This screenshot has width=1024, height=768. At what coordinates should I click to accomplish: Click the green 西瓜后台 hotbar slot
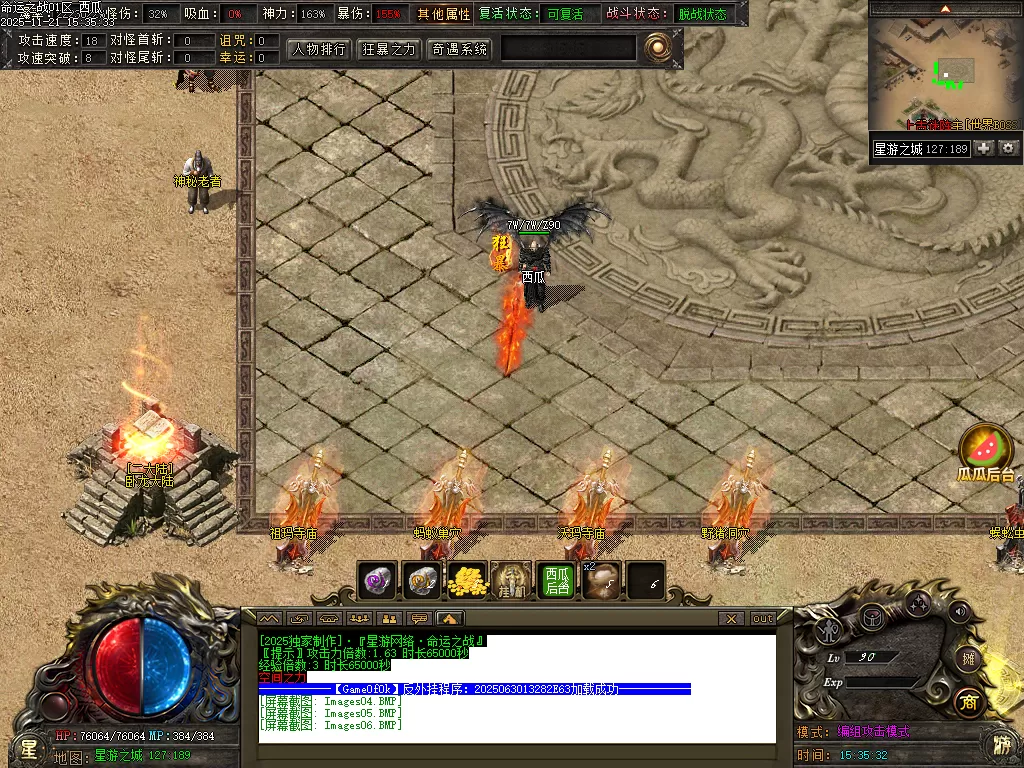tap(557, 580)
